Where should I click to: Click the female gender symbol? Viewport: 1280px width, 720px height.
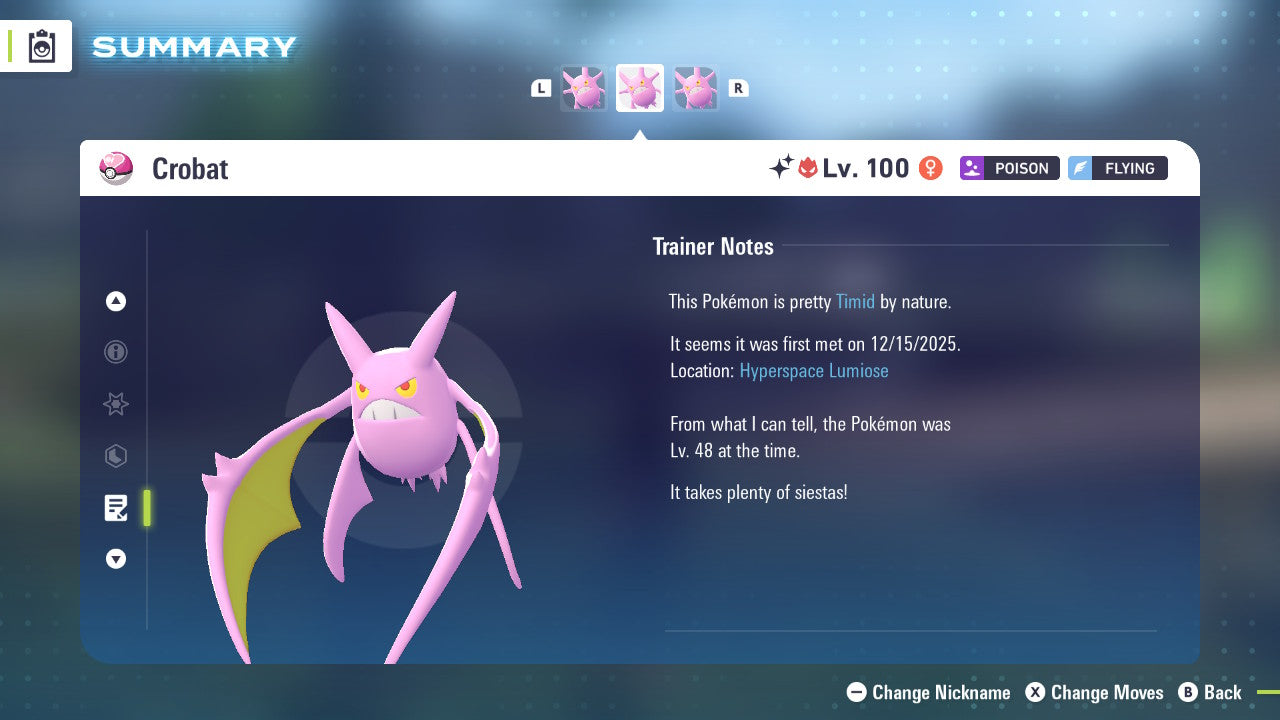click(x=930, y=168)
